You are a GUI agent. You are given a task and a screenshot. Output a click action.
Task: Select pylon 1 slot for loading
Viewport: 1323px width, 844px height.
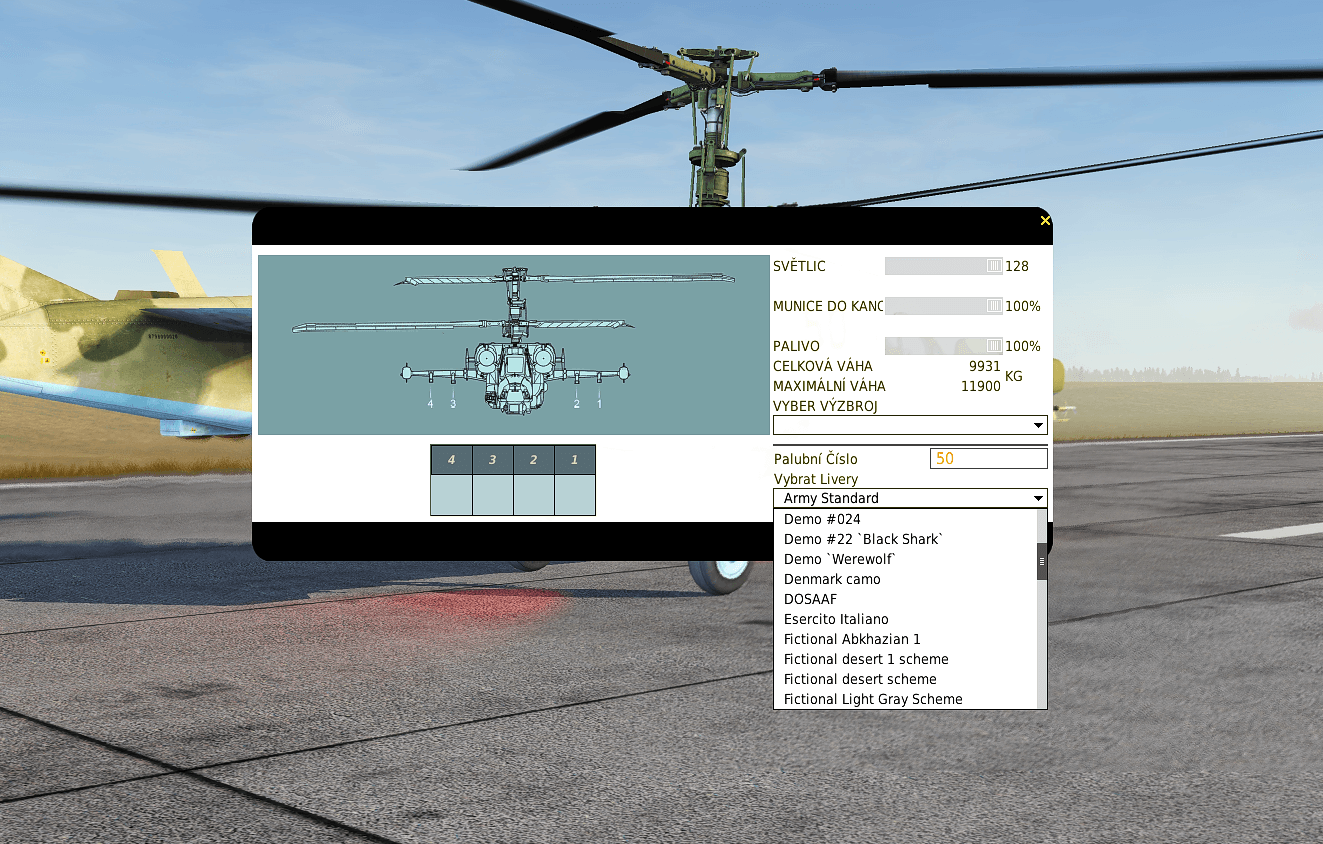[x=575, y=496]
